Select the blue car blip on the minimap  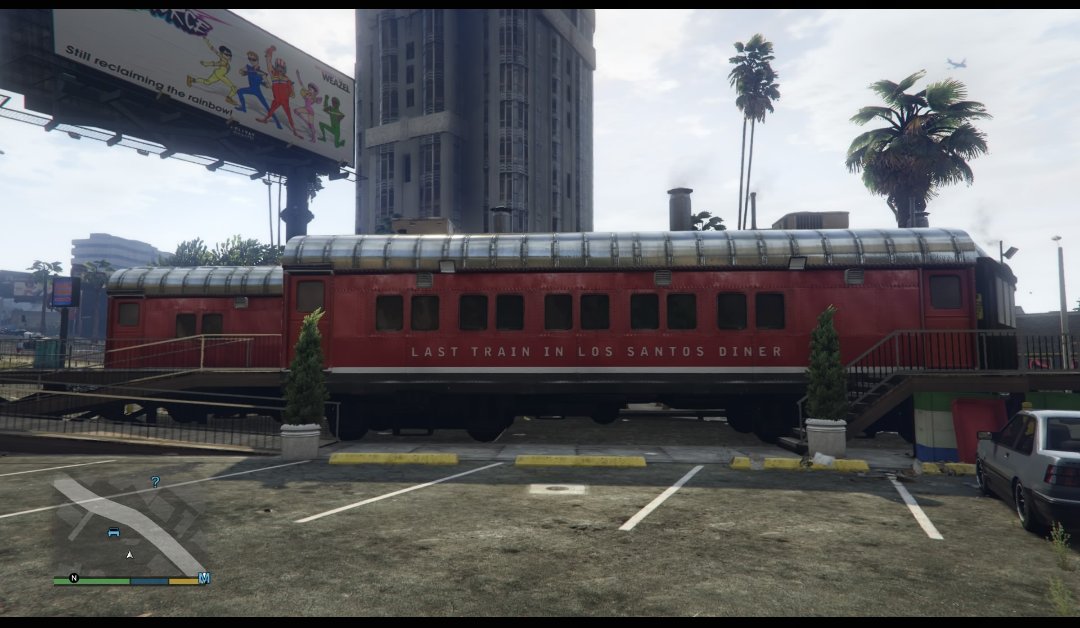(x=113, y=532)
